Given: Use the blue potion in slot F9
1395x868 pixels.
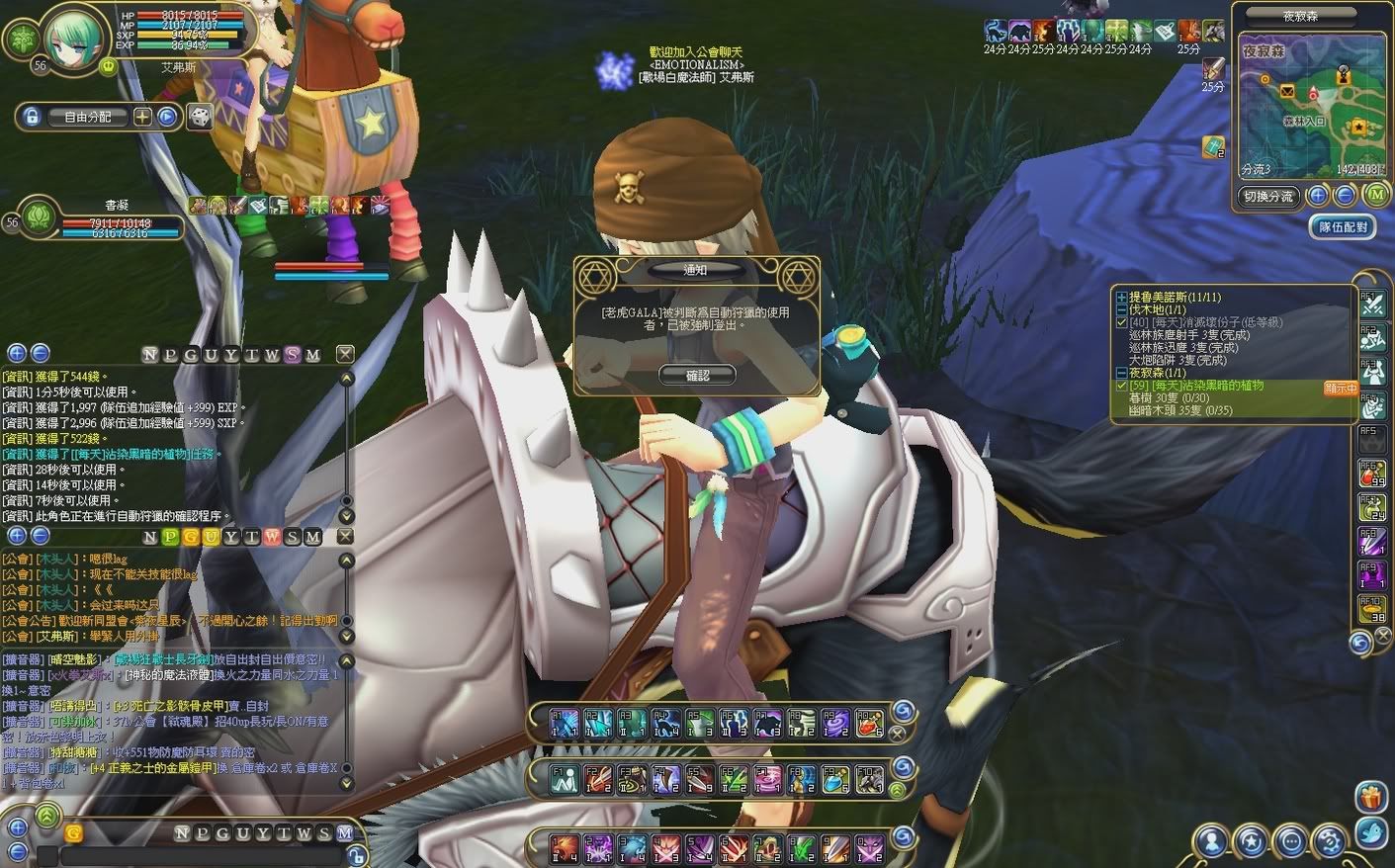Looking at the screenshot, I should click(x=835, y=781).
